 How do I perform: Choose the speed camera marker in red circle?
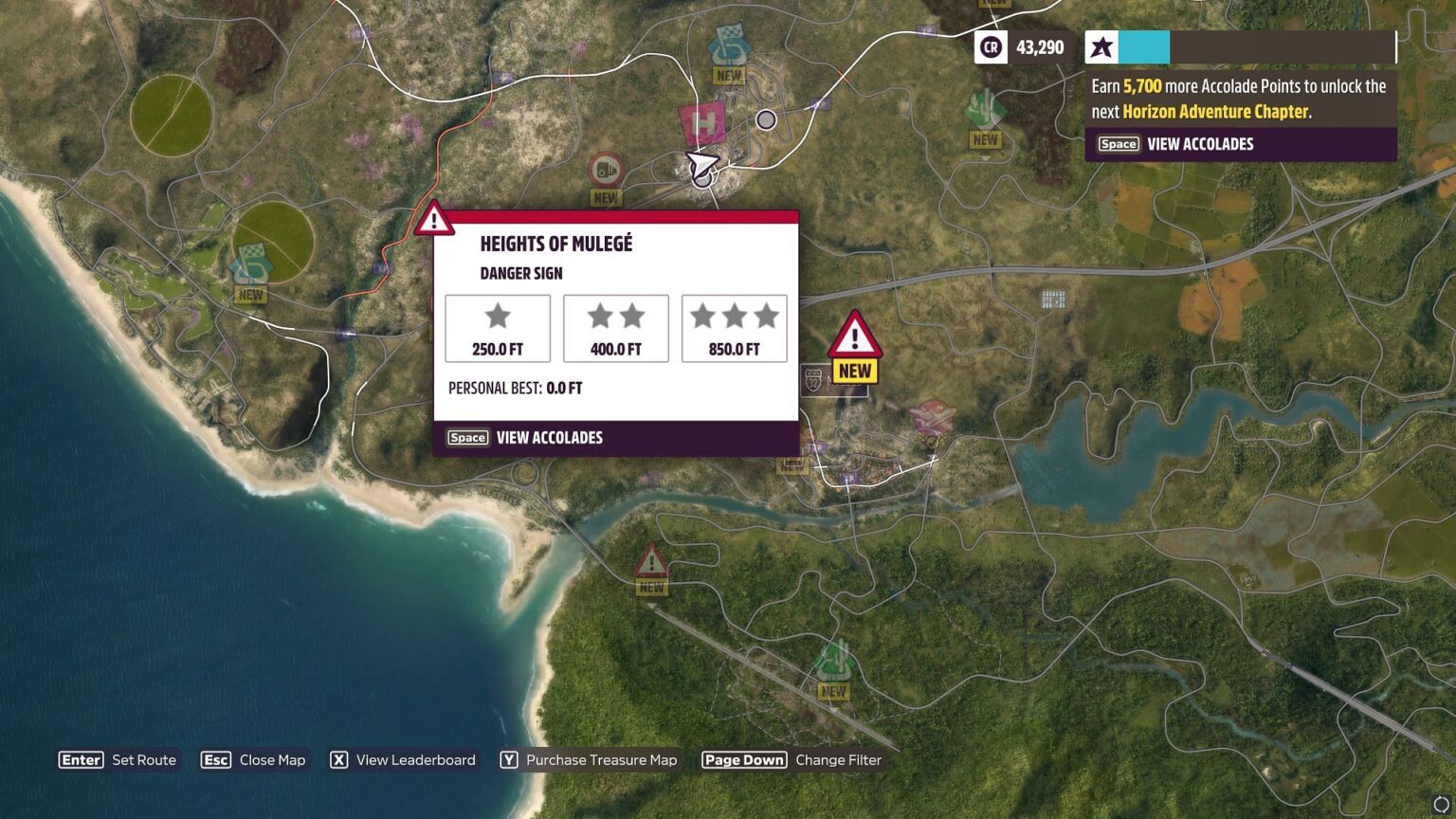606,171
